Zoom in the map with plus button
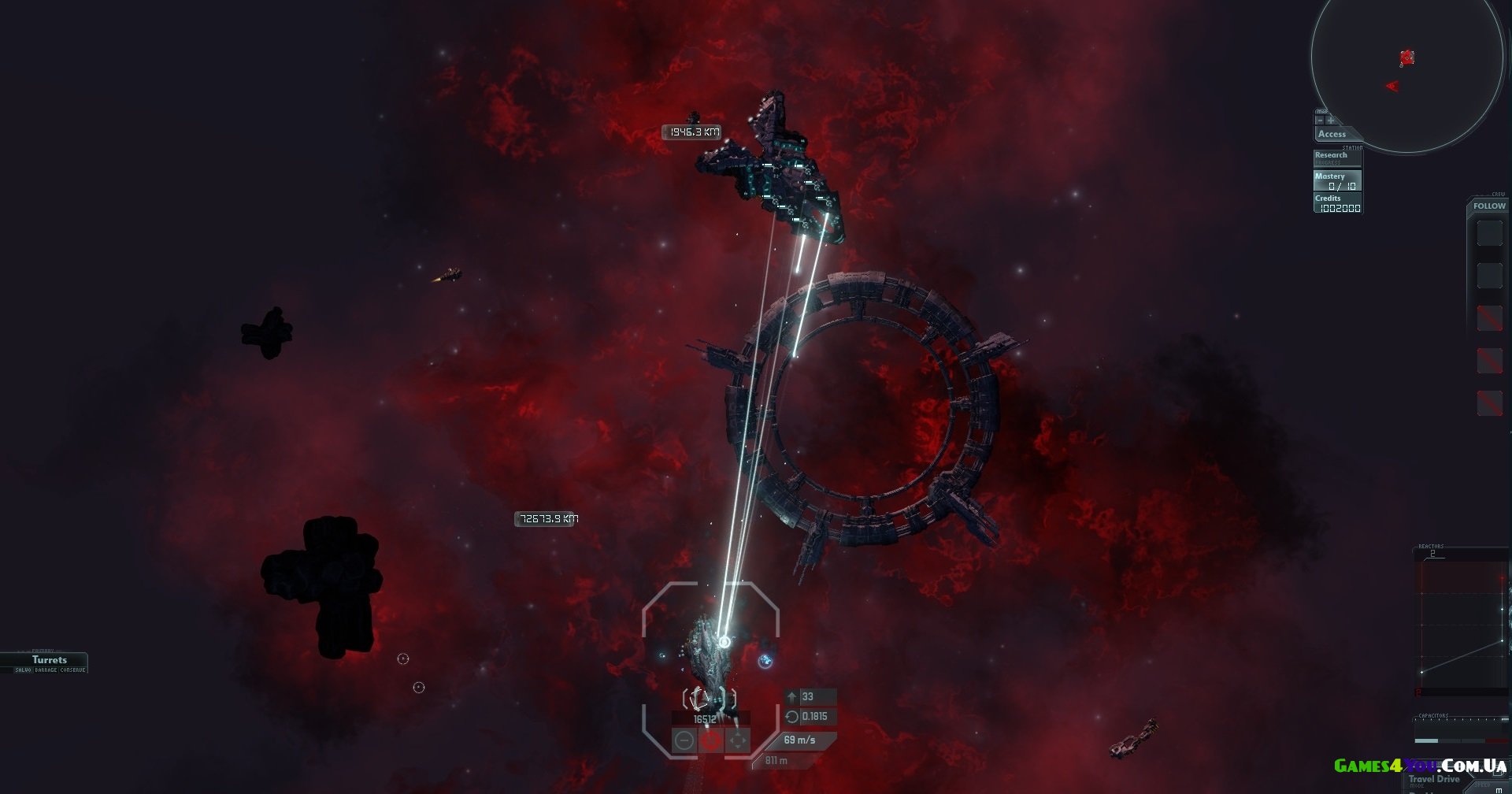Screen dimensions: 1512x794 1331,121
